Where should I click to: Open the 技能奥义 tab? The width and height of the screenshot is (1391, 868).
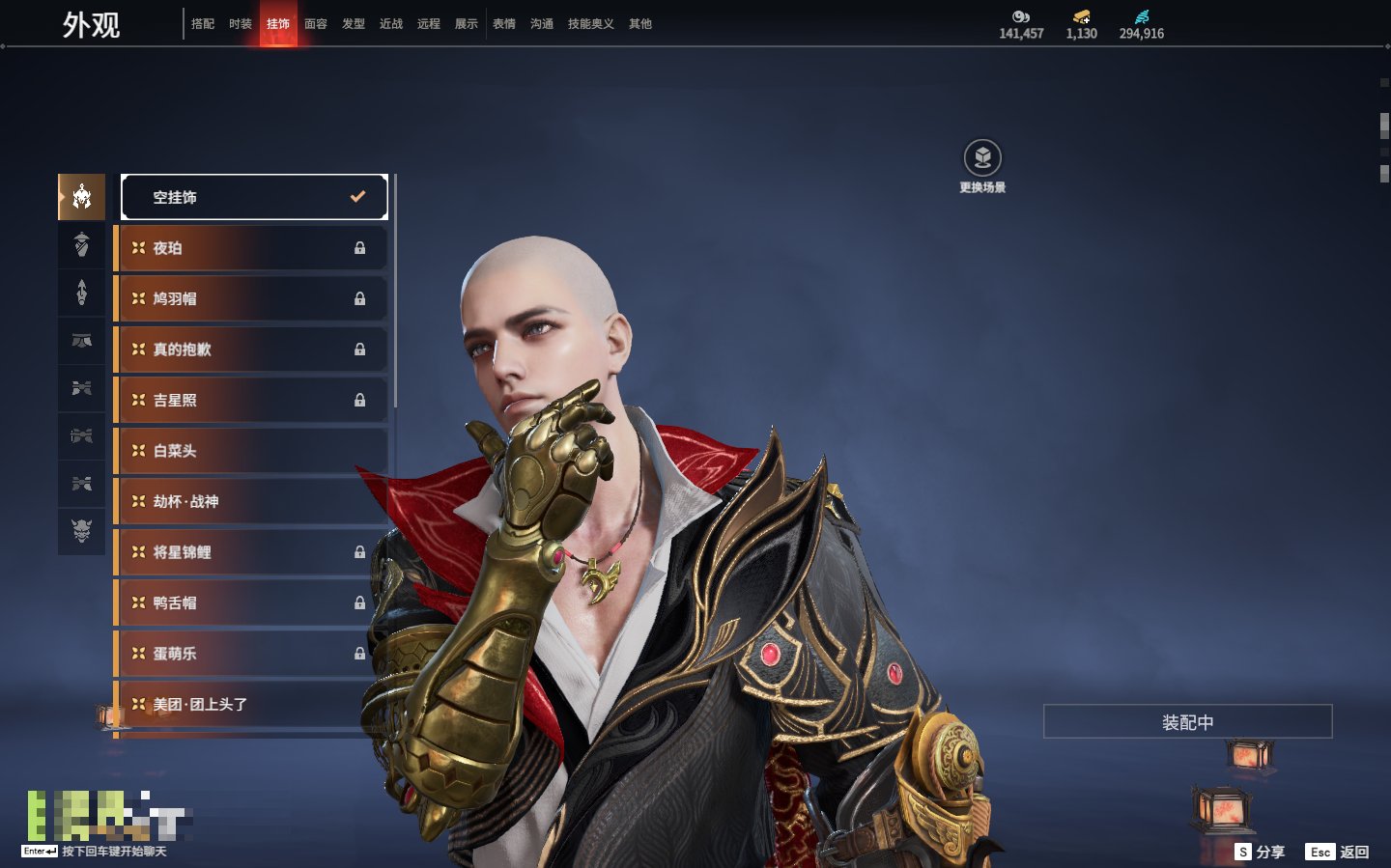coord(590,24)
